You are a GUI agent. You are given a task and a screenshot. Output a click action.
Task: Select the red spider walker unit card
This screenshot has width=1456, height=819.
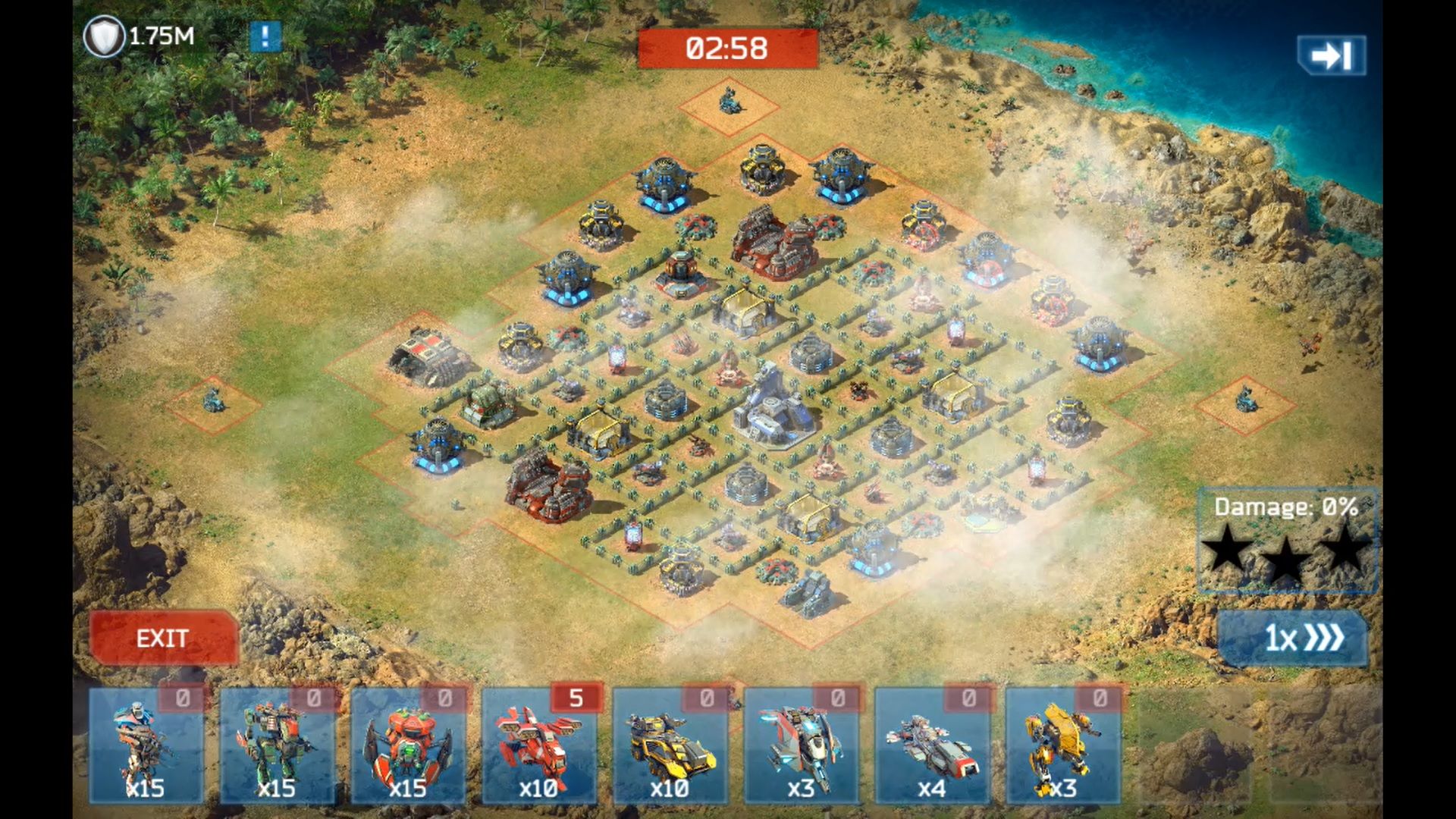click(x=408, y=746)
